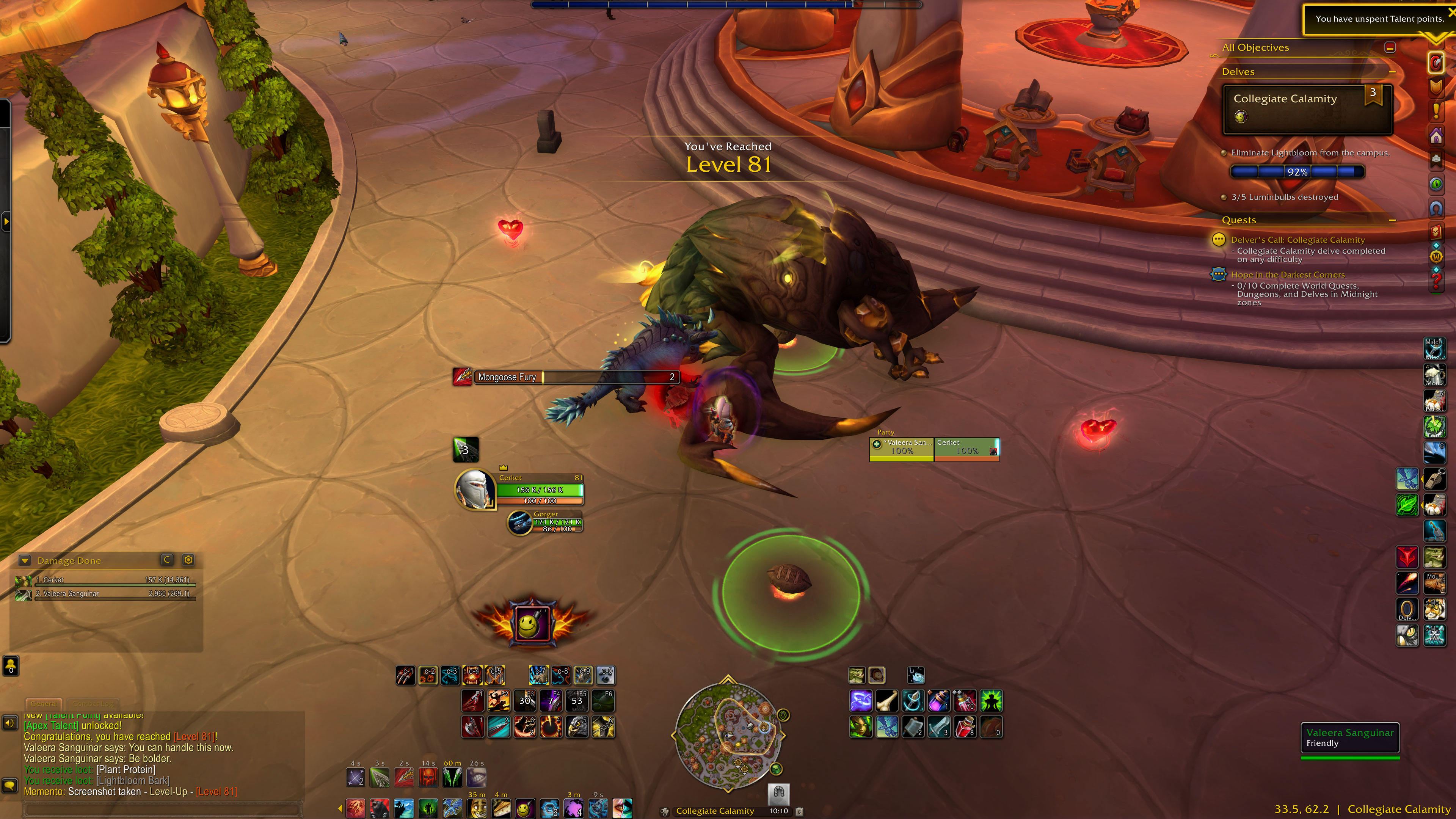Open the friends list social button
Image resolution: width=1456 pixels, height=819 pixels.
(11, 665)
